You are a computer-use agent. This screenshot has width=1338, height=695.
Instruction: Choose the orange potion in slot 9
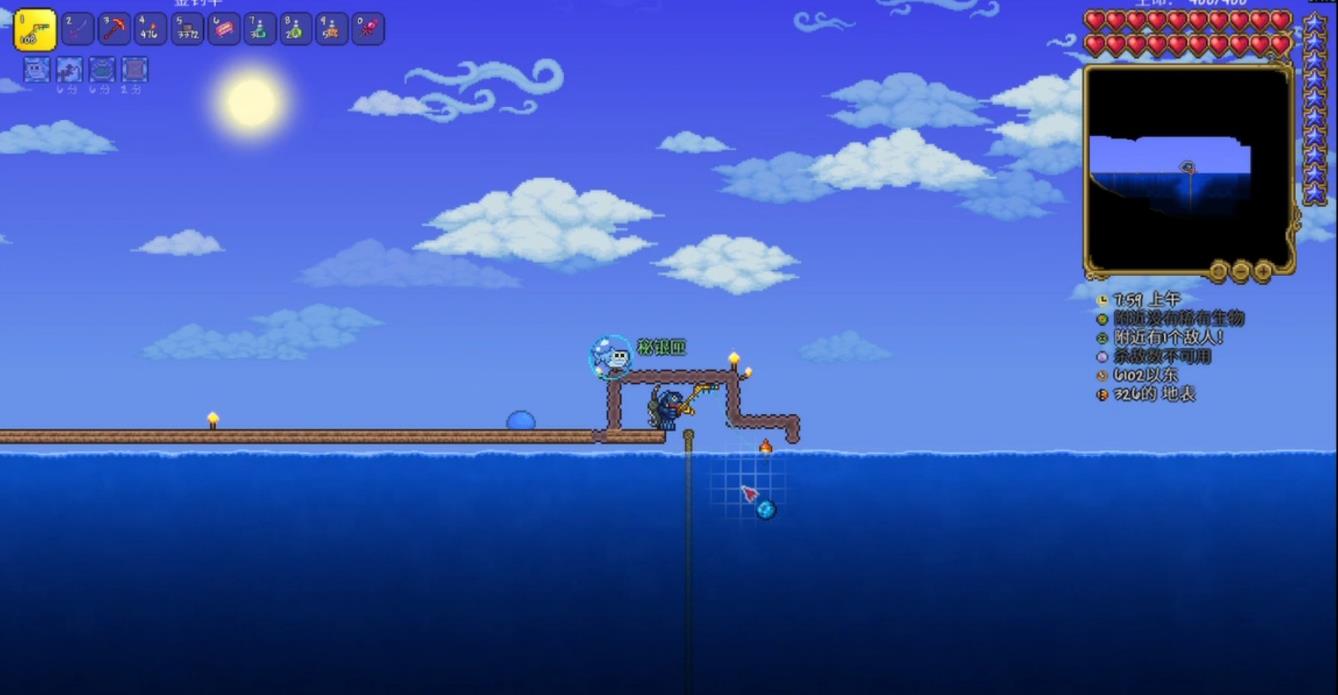click(x=331, y=29)
